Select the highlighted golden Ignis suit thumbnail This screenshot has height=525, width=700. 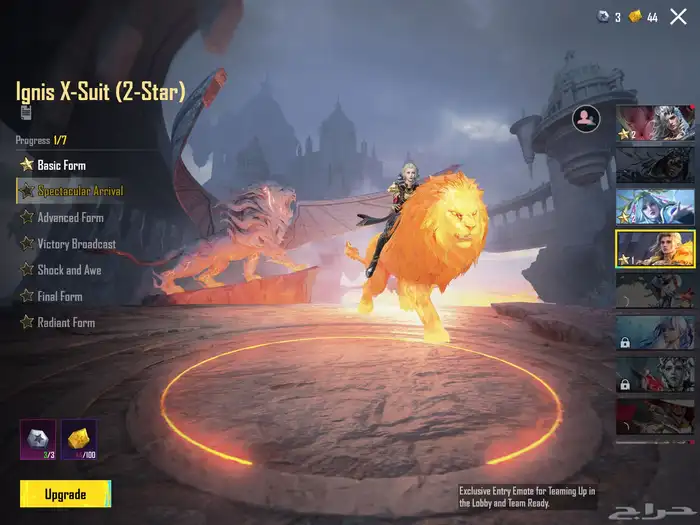coord(655,249)
